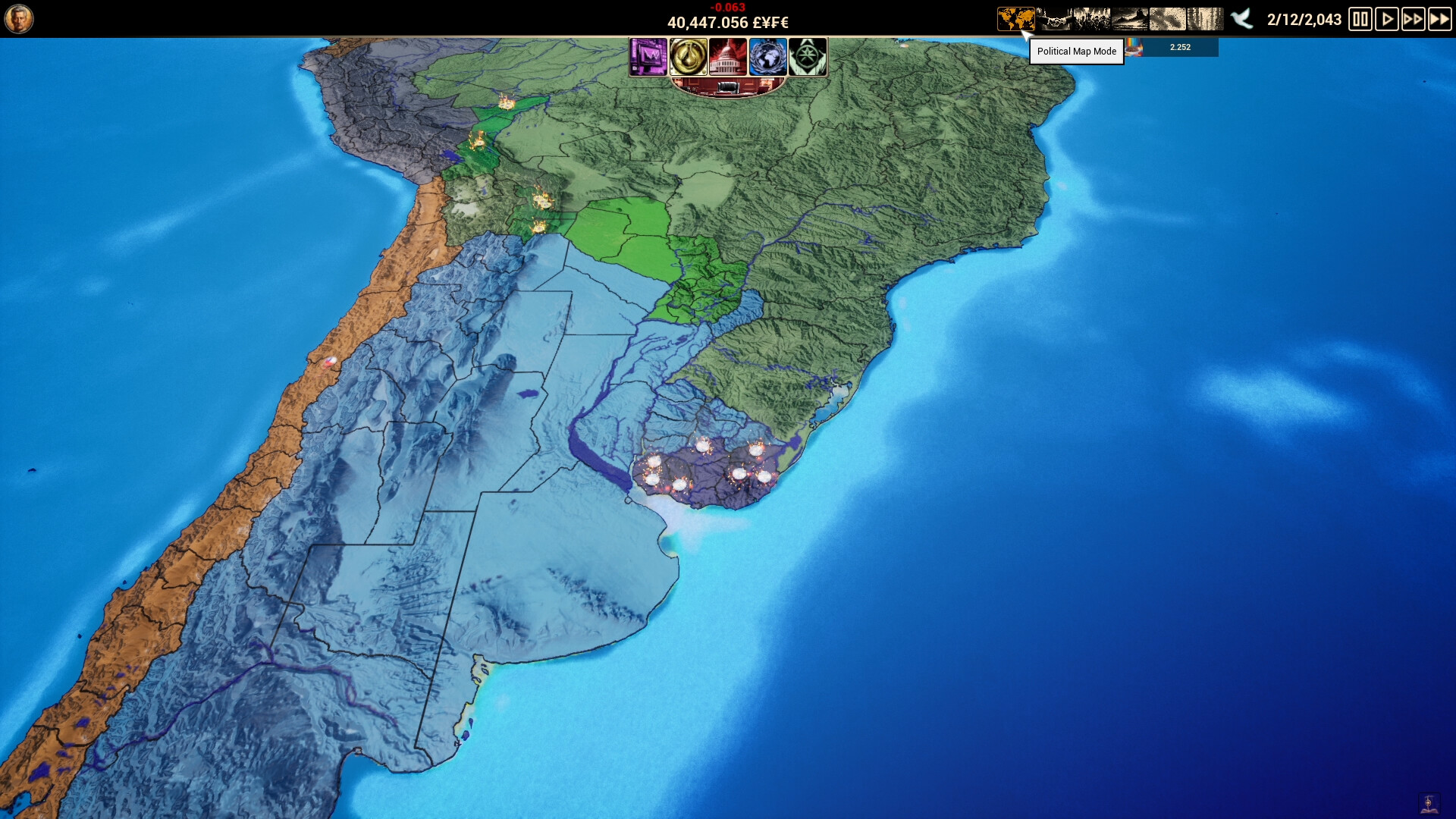
Task: Open the Capitol domestic politics panel
Action: pyautogui.click(x=729, y=58)
